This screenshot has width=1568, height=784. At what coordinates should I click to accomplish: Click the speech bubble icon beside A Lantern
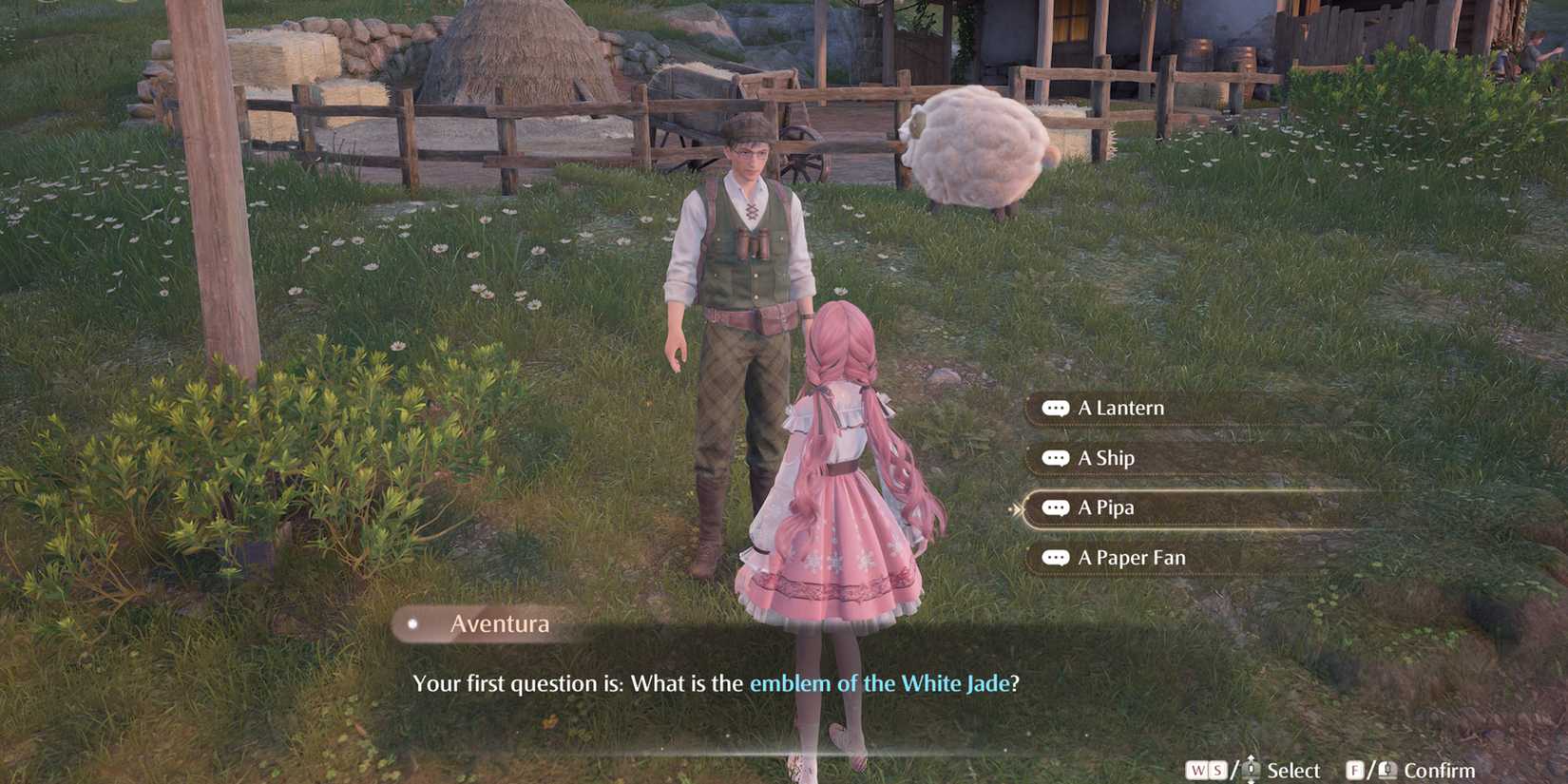click(1057, 407)
